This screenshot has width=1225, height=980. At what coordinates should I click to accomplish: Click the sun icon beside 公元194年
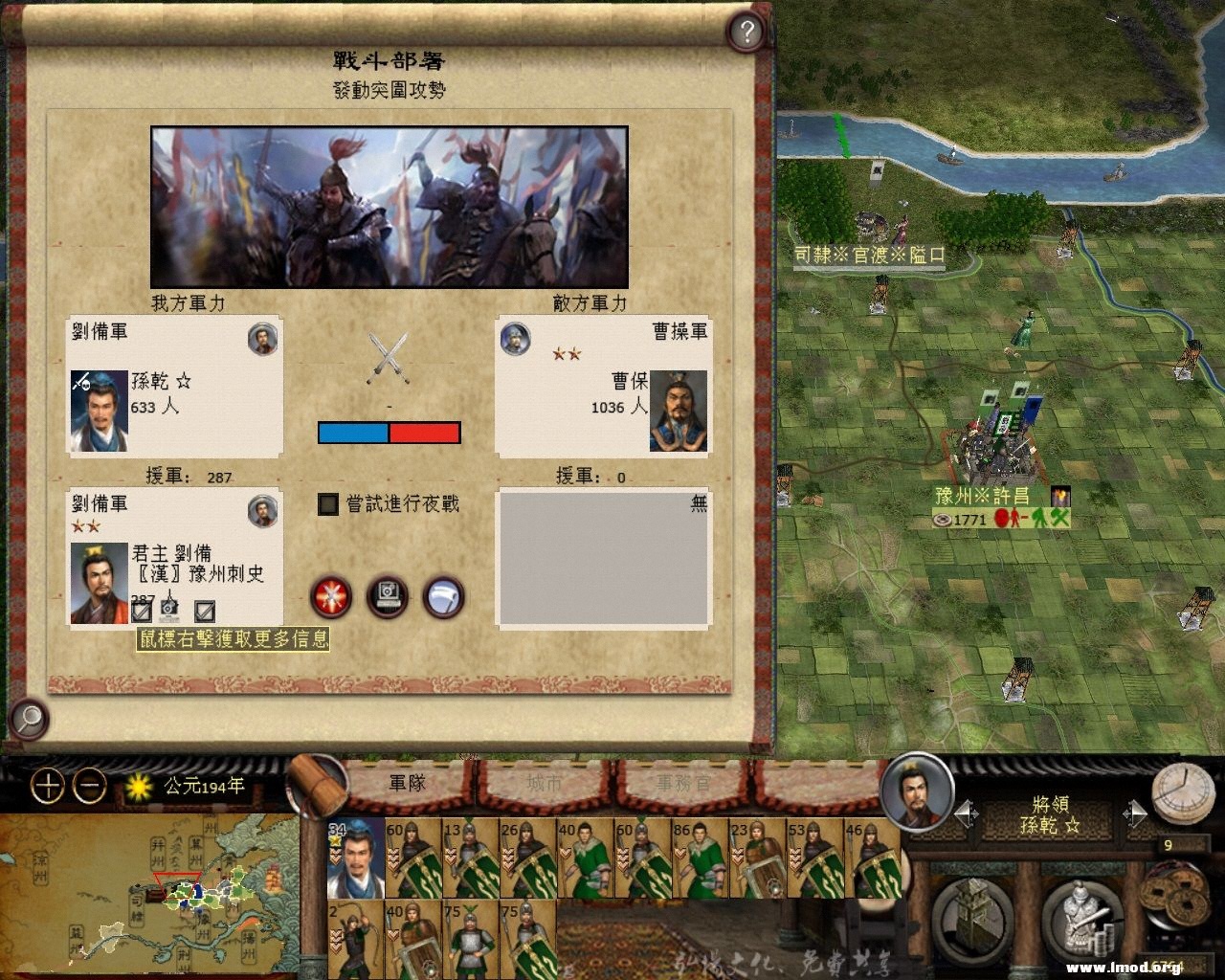(x=140, y=785)
